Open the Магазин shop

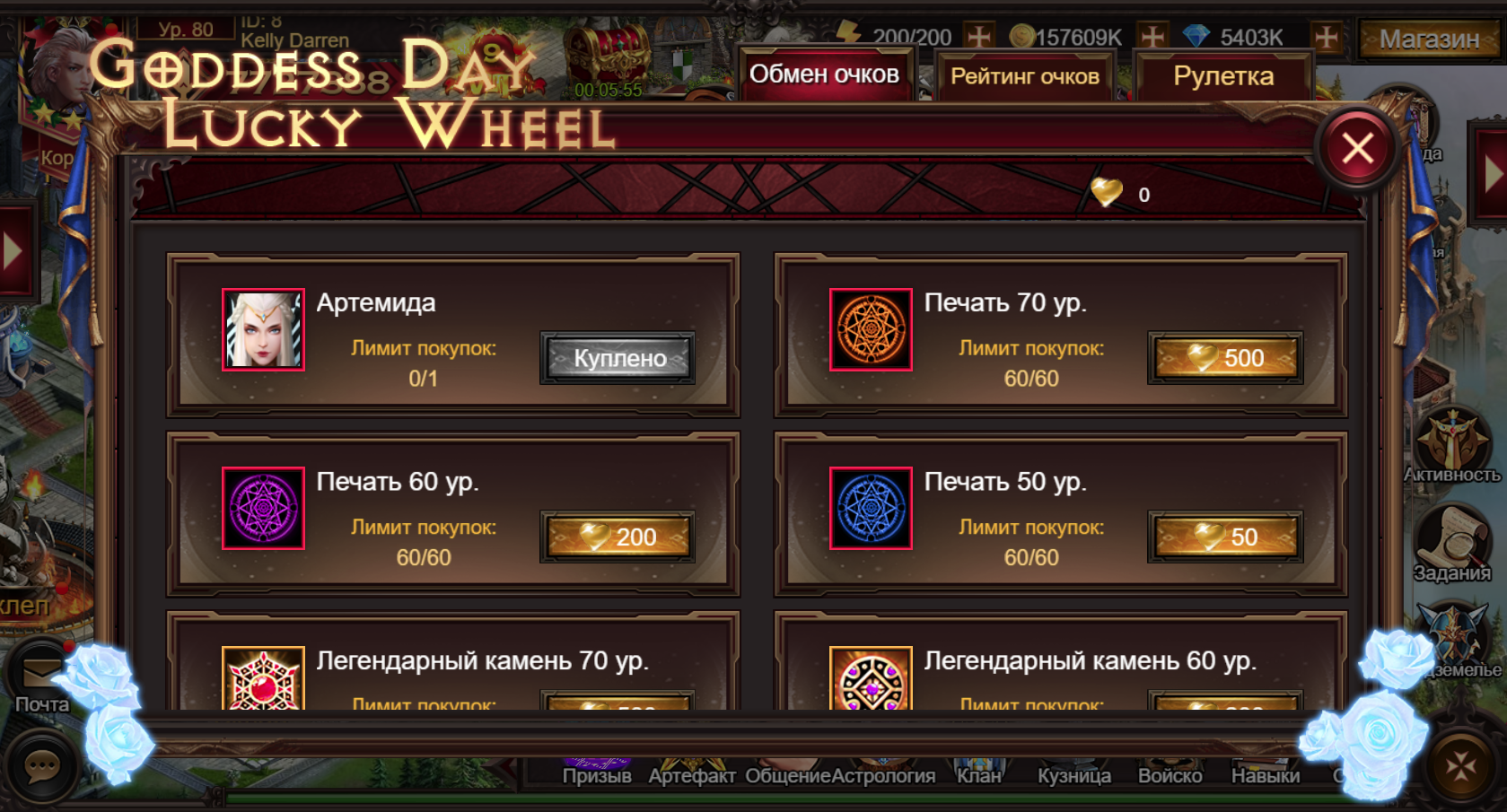click(x=1429, y=39)
